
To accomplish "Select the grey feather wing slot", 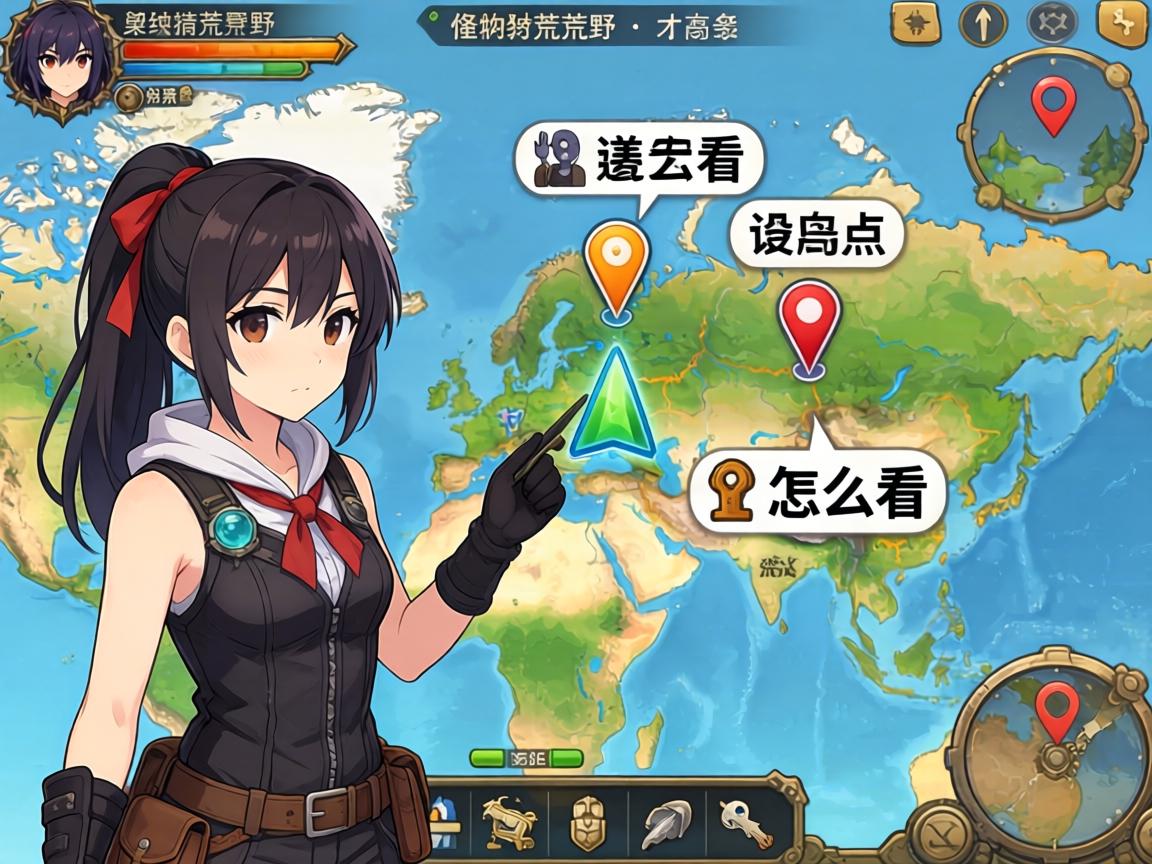I will [666, 824].
